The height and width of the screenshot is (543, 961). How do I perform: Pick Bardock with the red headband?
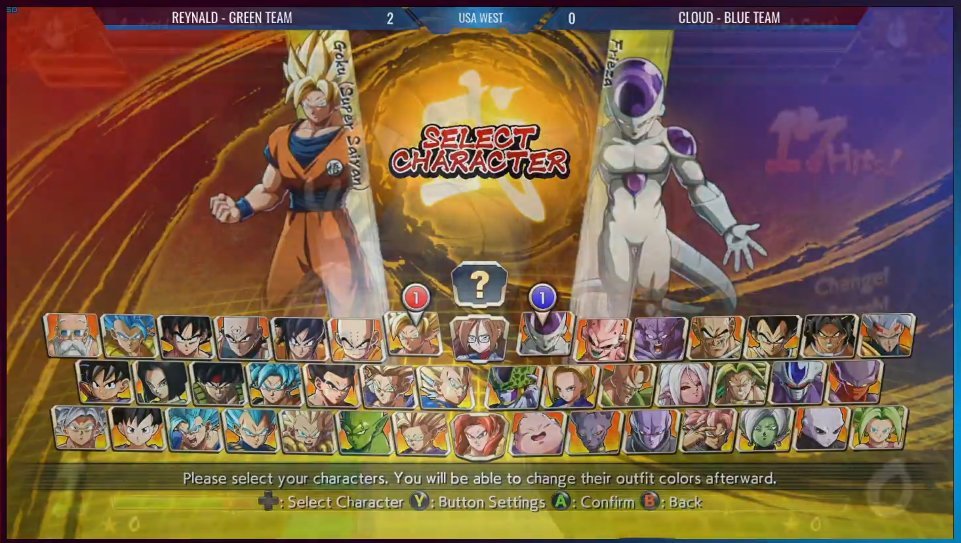pyautogui.click(x=218, y=383)
